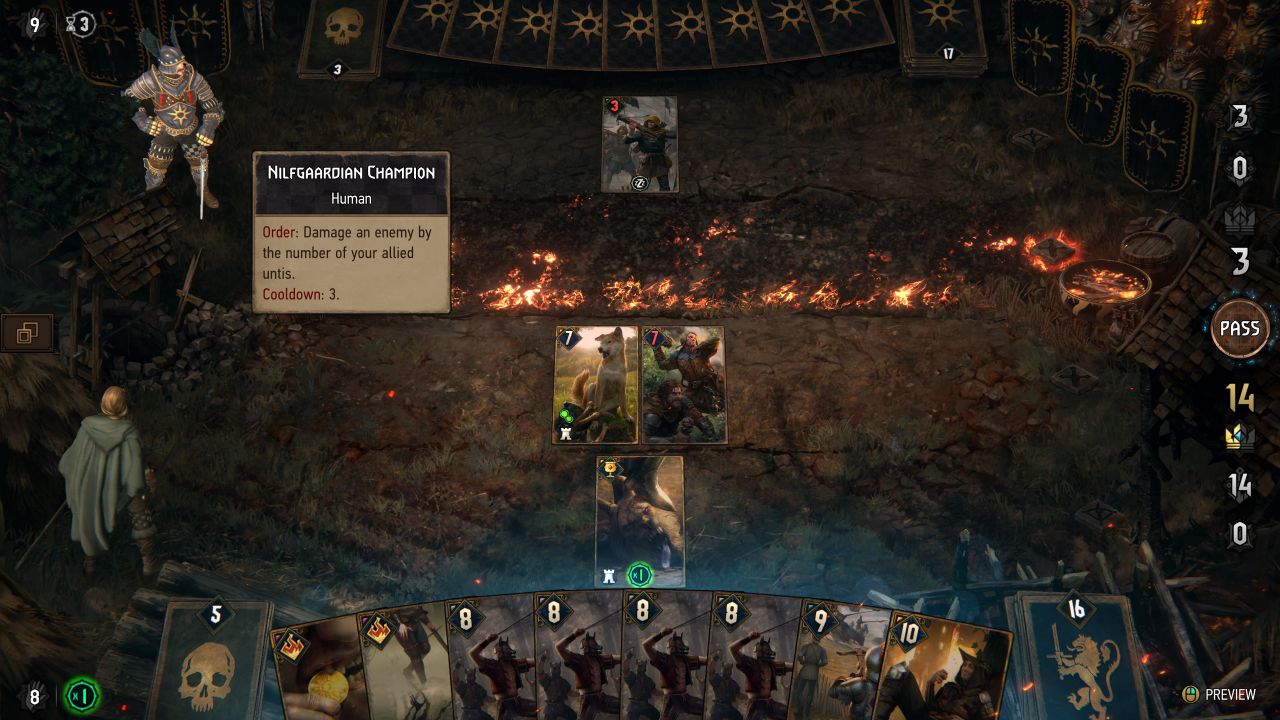Image resolution: width=1280 pixels, height=720 pixels.
Task: Inspect the enemy graveyard skull pile
Action: click(340, 37)
